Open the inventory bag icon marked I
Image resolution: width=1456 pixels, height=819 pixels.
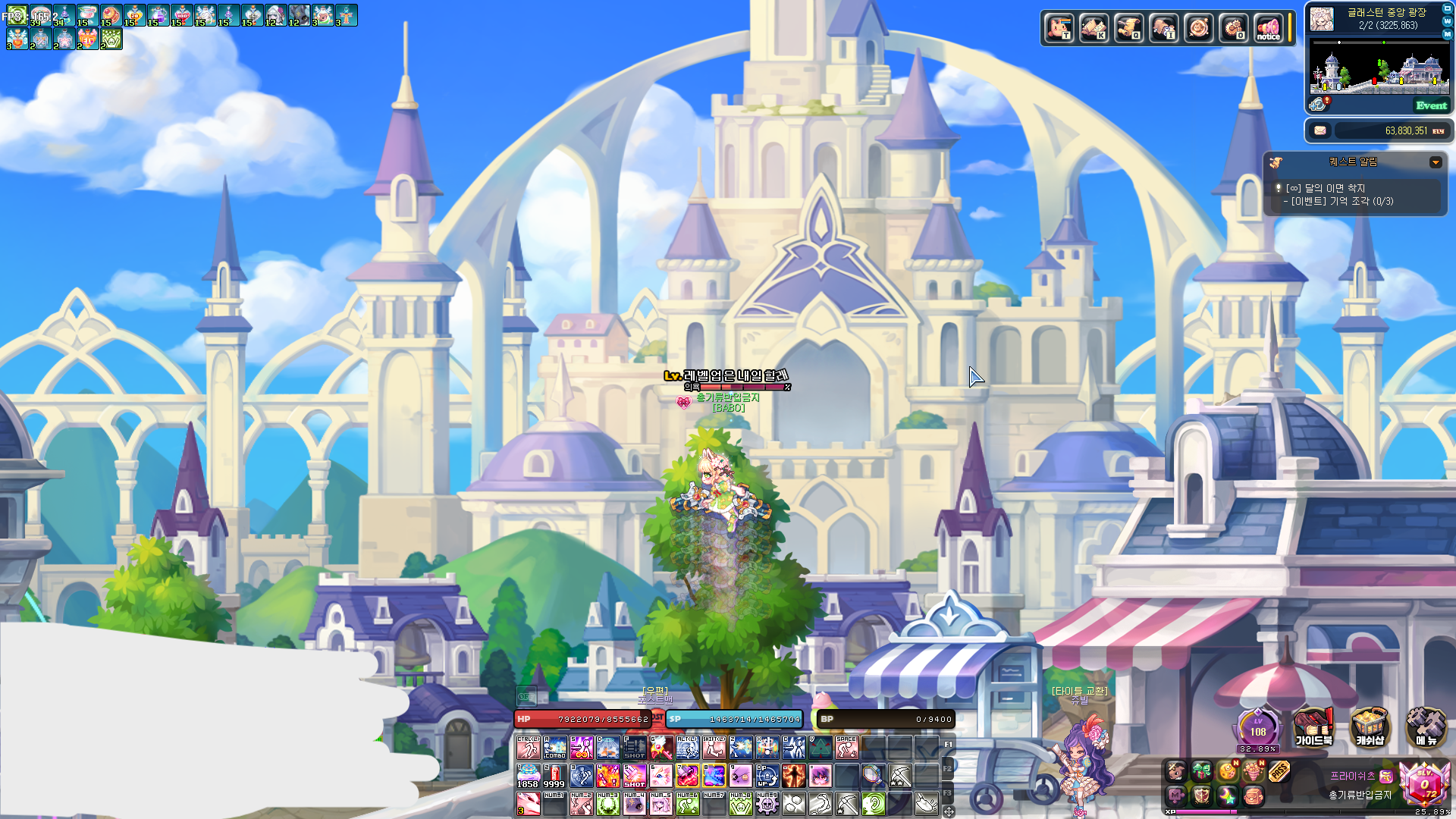pos(1164,28)
